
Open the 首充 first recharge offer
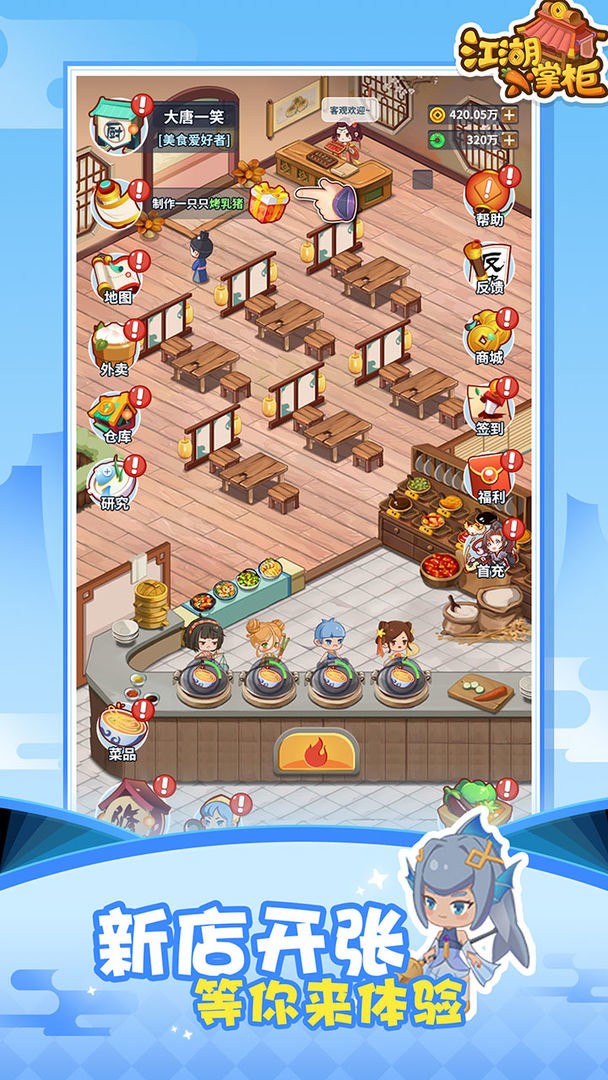490,548
